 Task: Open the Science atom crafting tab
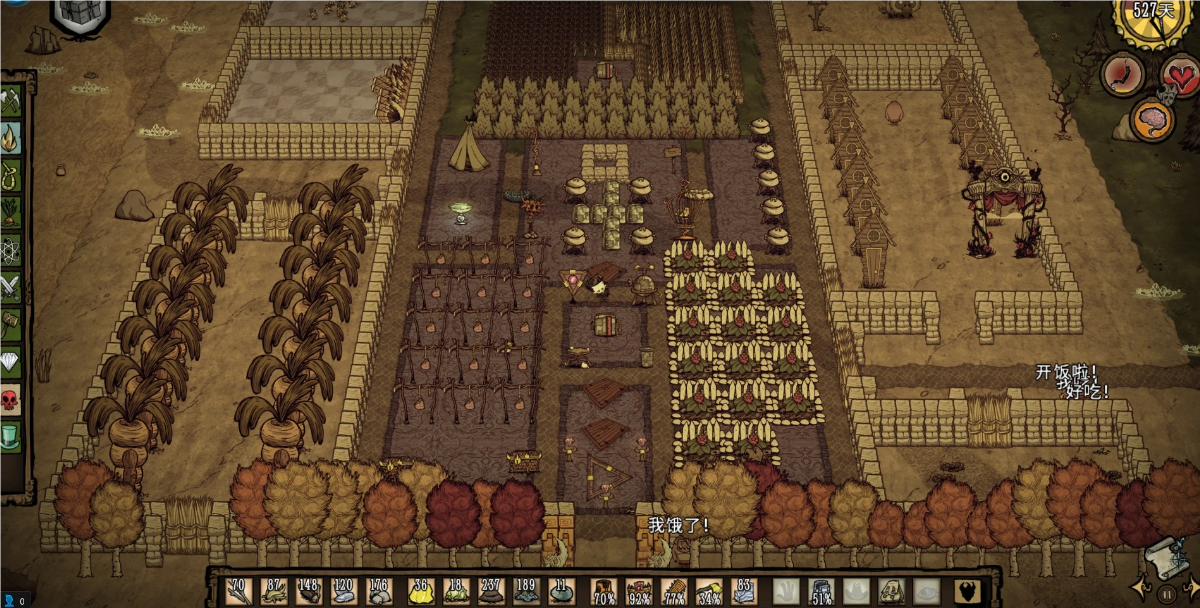pos(11,247)
